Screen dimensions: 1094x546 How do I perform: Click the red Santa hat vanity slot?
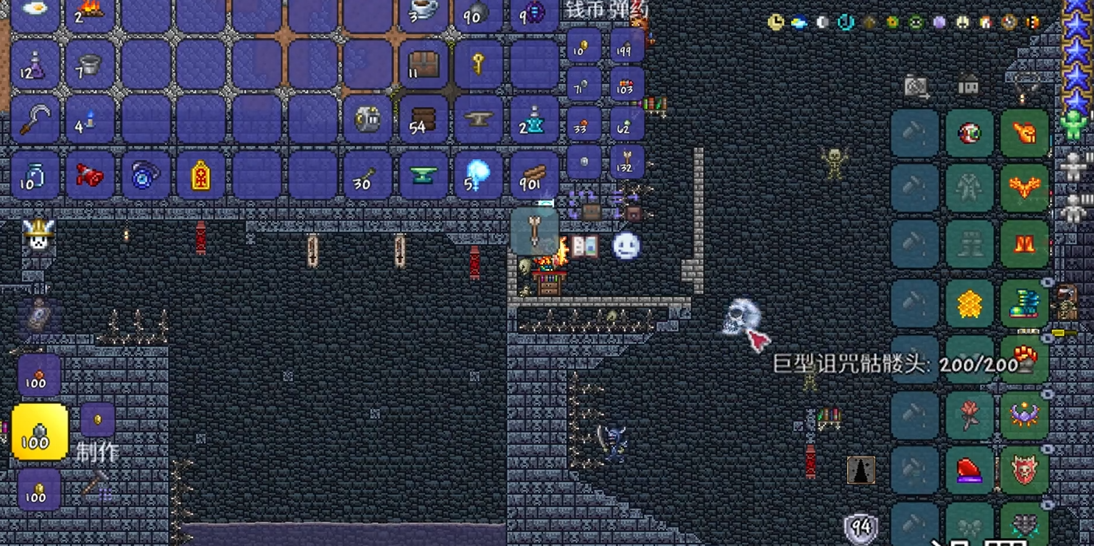click(x=969, y=469)
